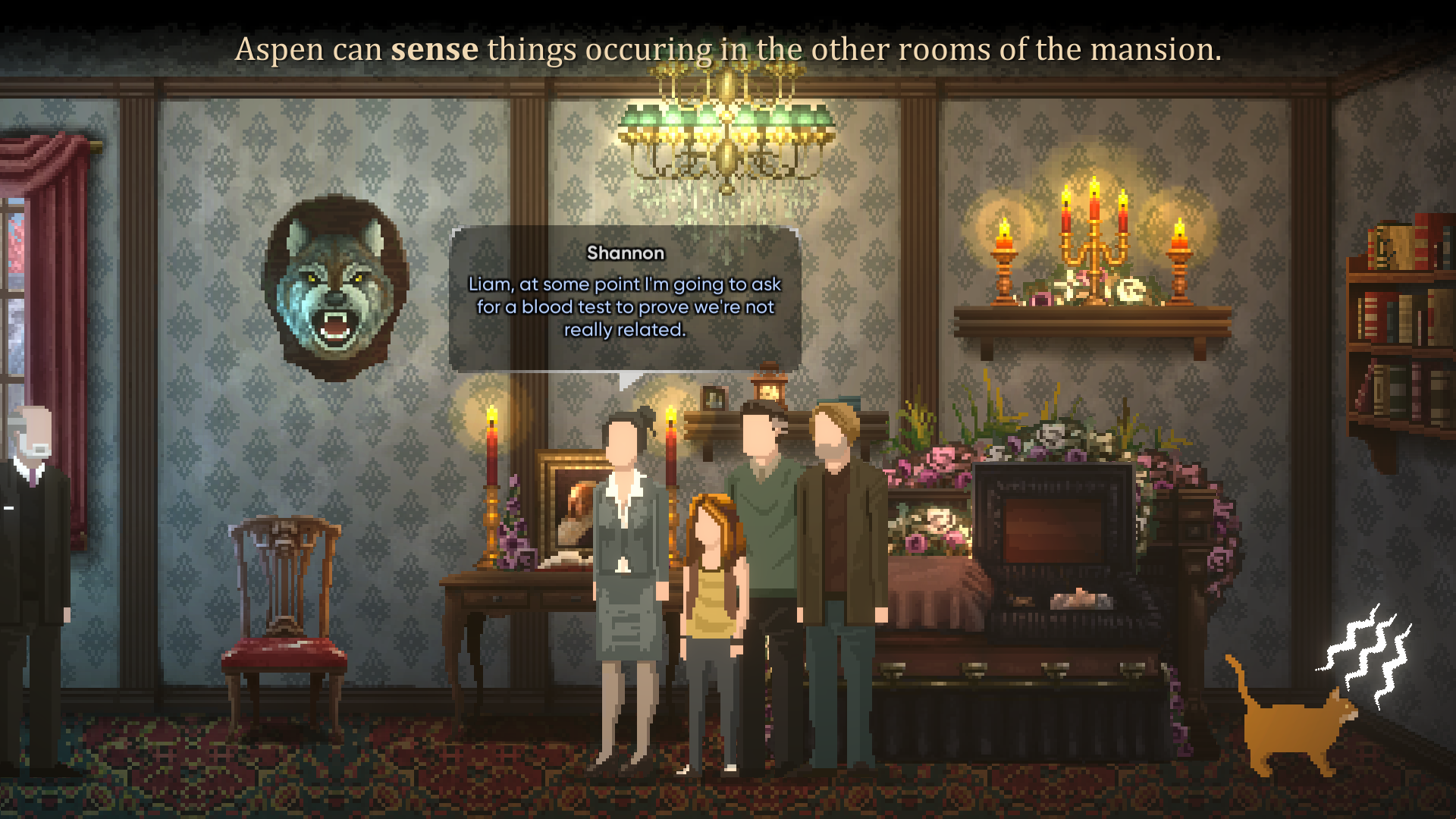The height and width of the screenshot is (819, 1456).
Task: Advance Shannon's dialogue speech bubble
Action: (x=625, y=299)
